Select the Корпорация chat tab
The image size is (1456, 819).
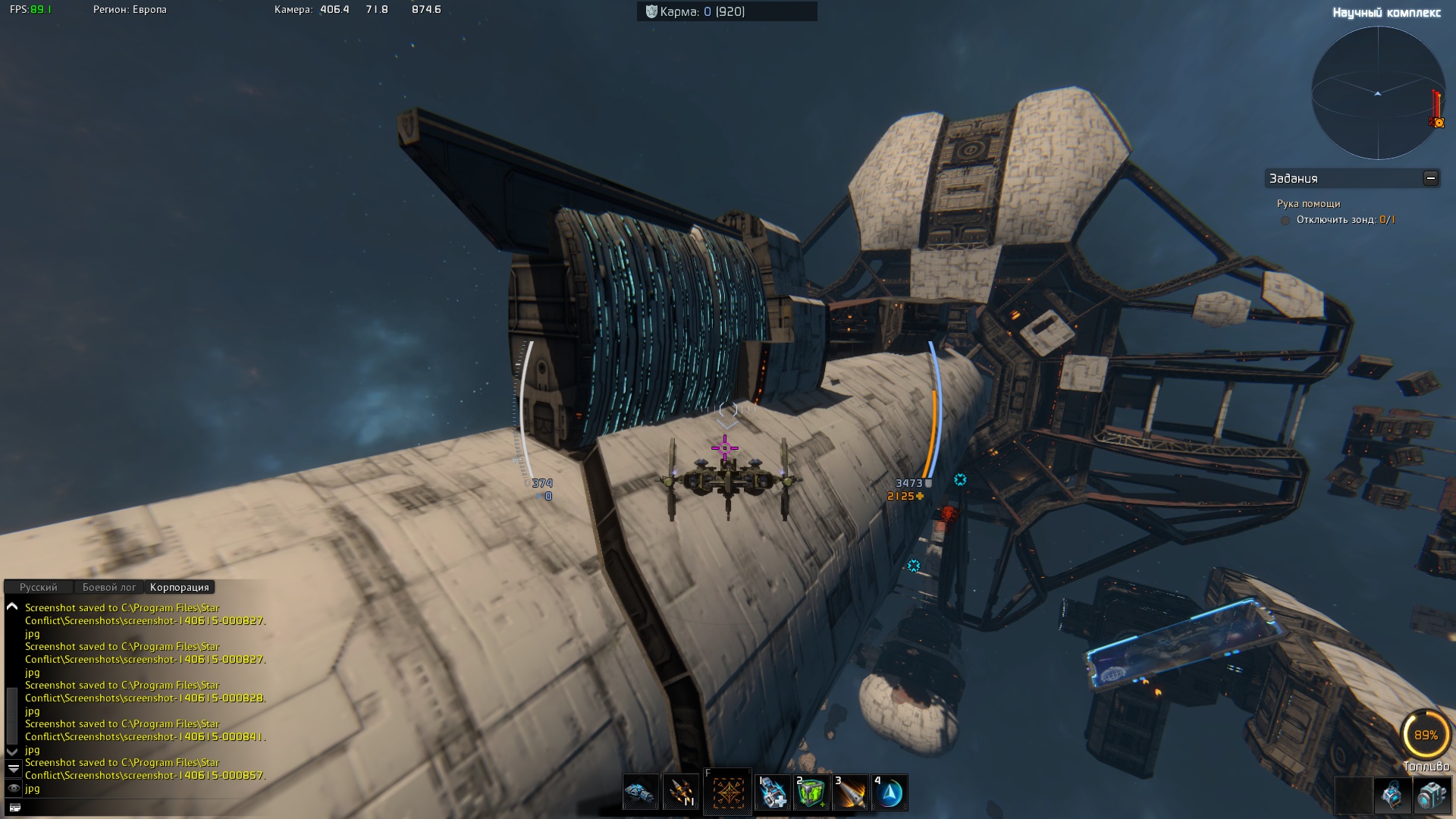click(x=179, y=587)
